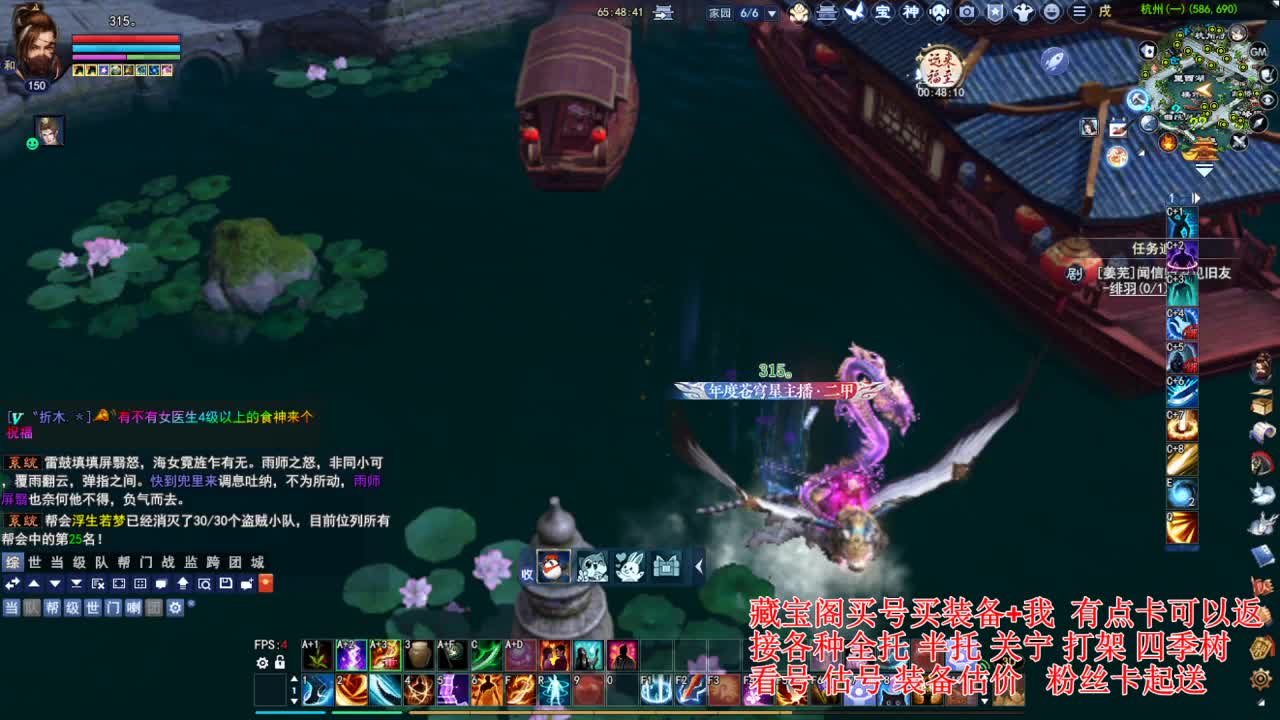Select the bunny pet icon in pet carousel
The width and height of the screenshot is (1280, 720).
coord(630,568)
